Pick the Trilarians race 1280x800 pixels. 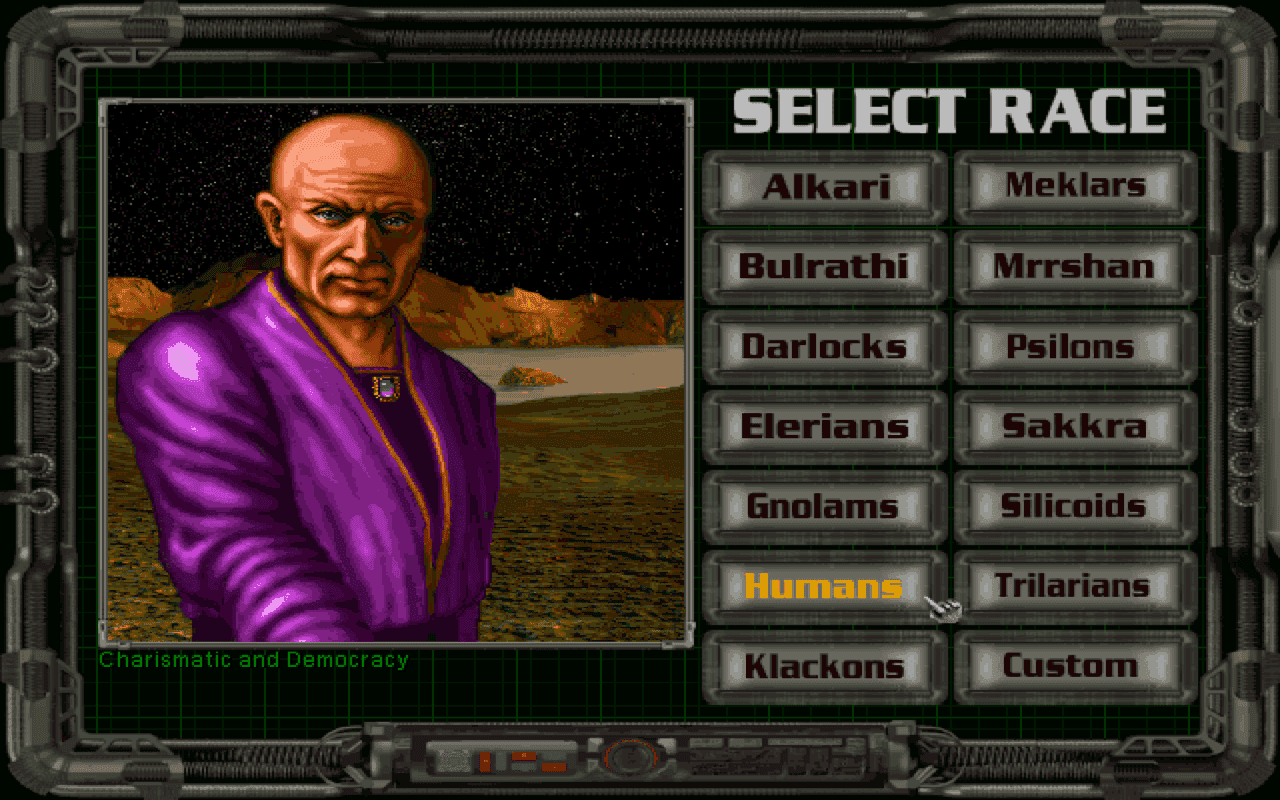(x=1075, y=586)
